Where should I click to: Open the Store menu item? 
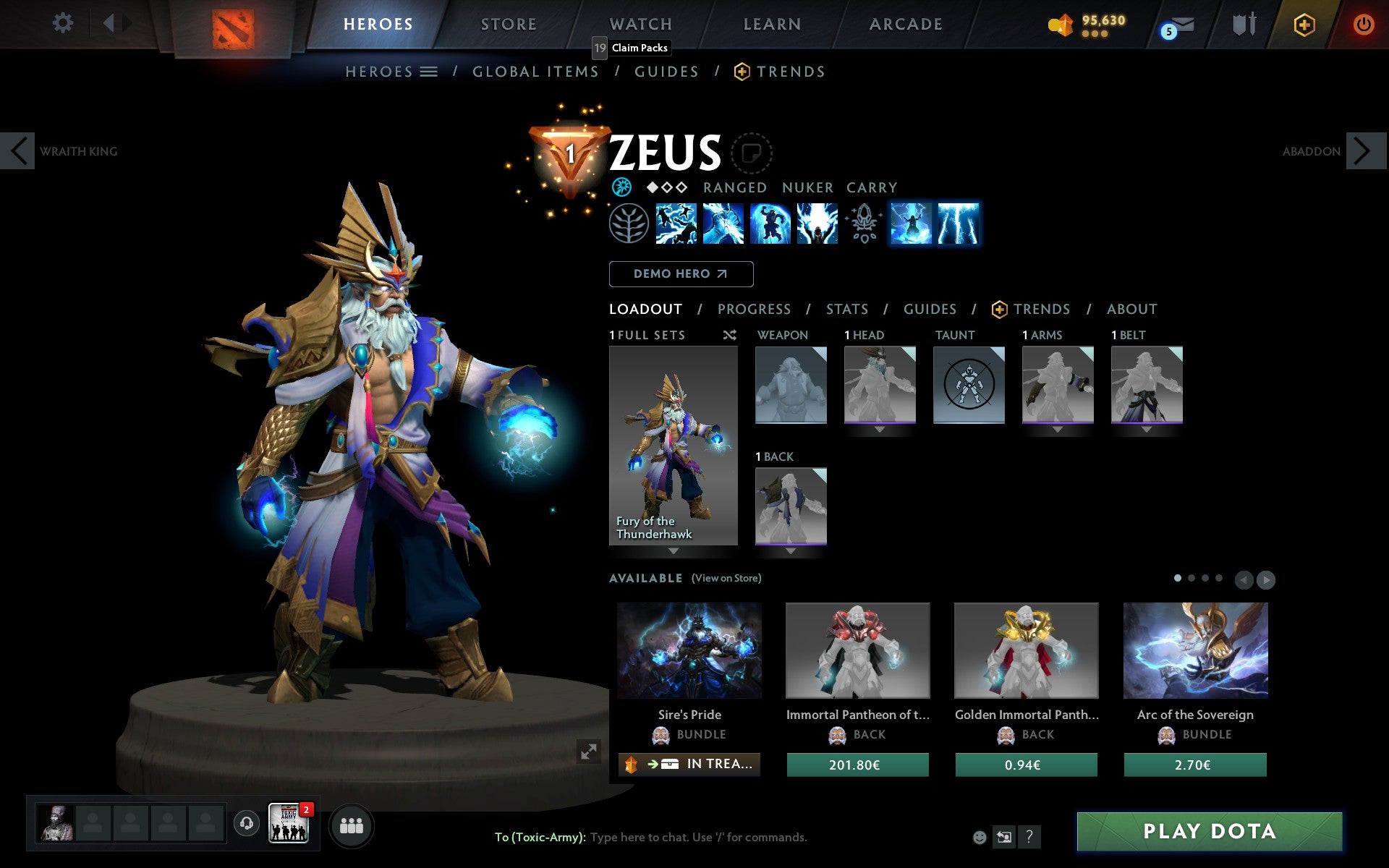tap(509, 24)
